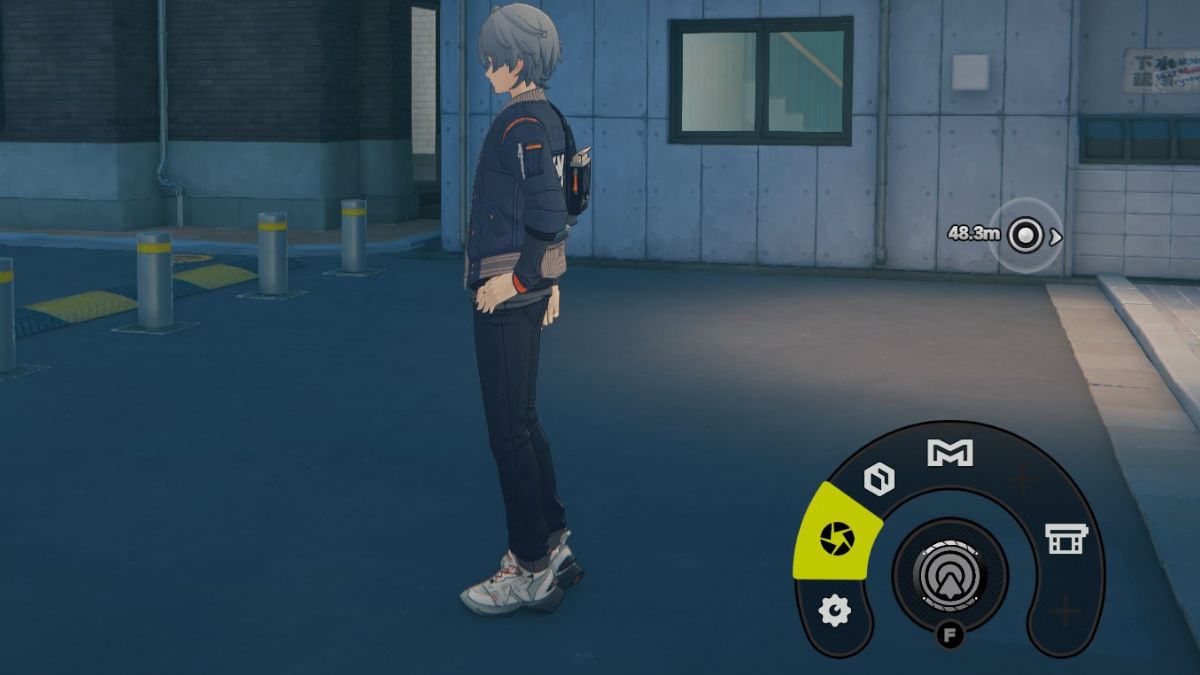Select the 48.3m objective waypoint marker
The image size is (1200, 675).
[x=1025, y=235]
